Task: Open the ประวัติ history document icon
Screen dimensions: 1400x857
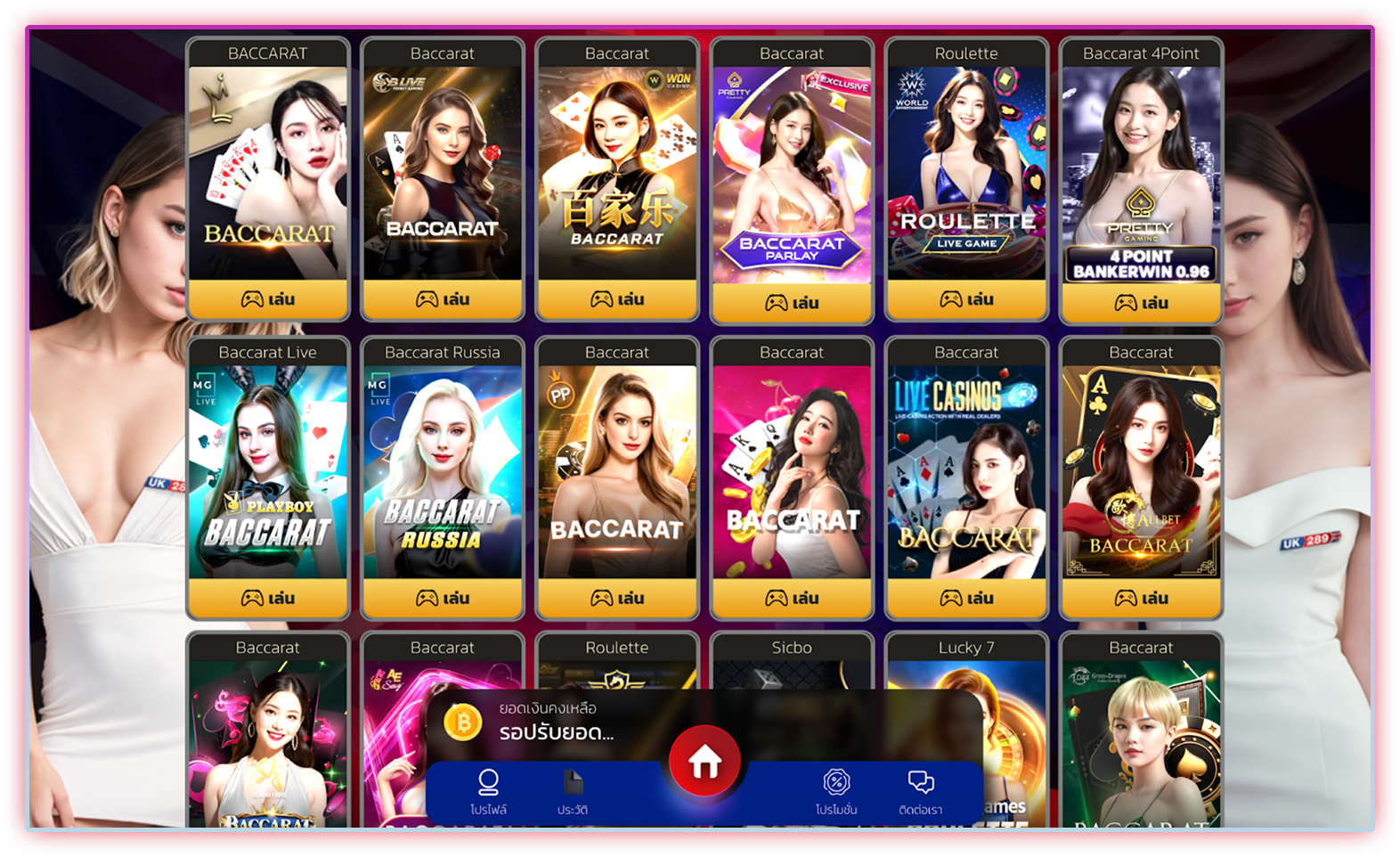Action: click(x=574, y=779)
